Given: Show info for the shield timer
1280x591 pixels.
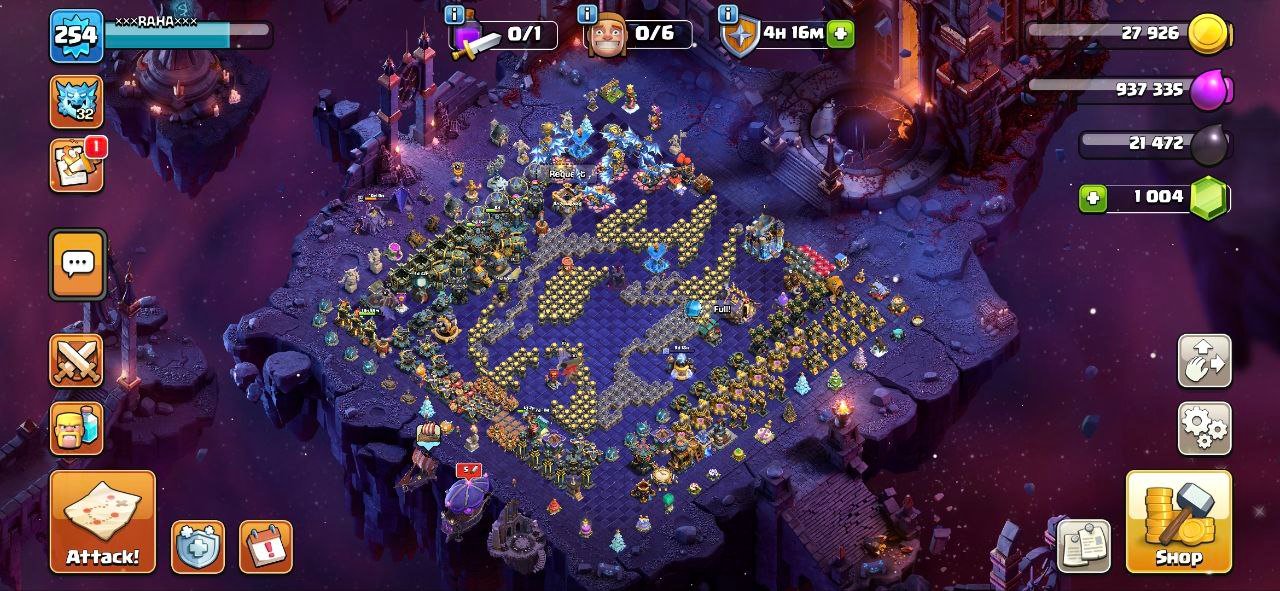Looking at the screenshot, I should click(x=728, y=14).
